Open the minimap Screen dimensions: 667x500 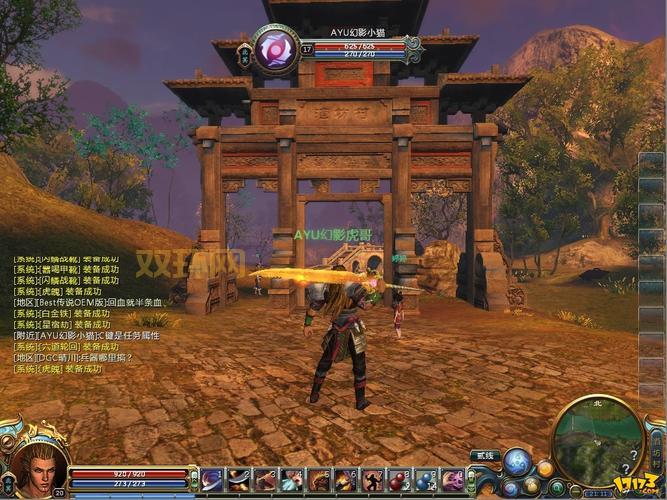598,440
